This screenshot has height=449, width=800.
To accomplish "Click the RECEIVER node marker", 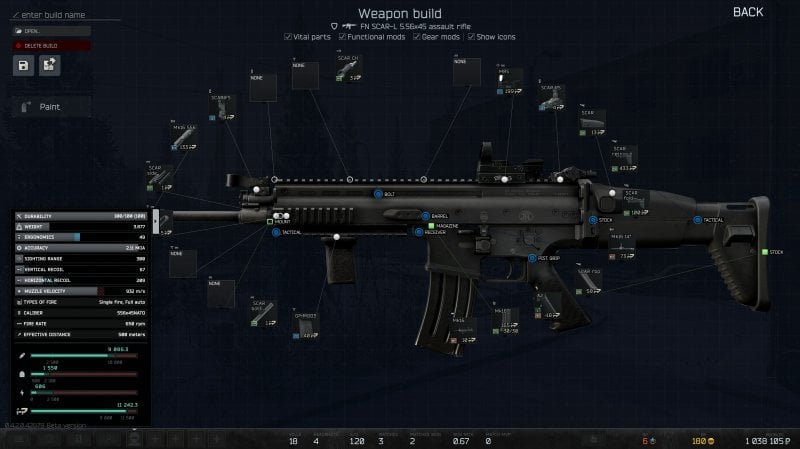I will (418, 231).
